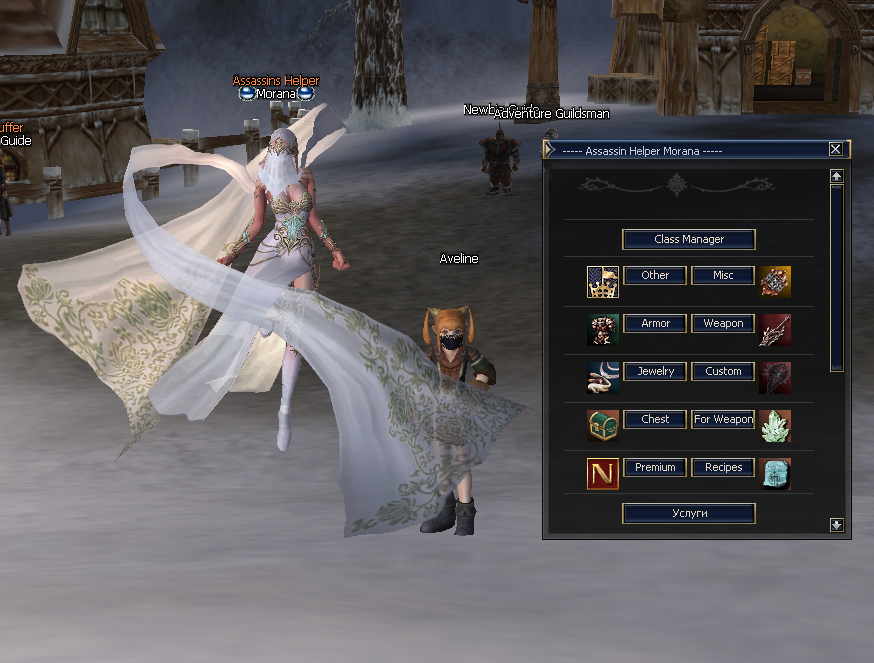Select the For Weapon category
This screenshot has height=663, width=874.
[722, 419]
